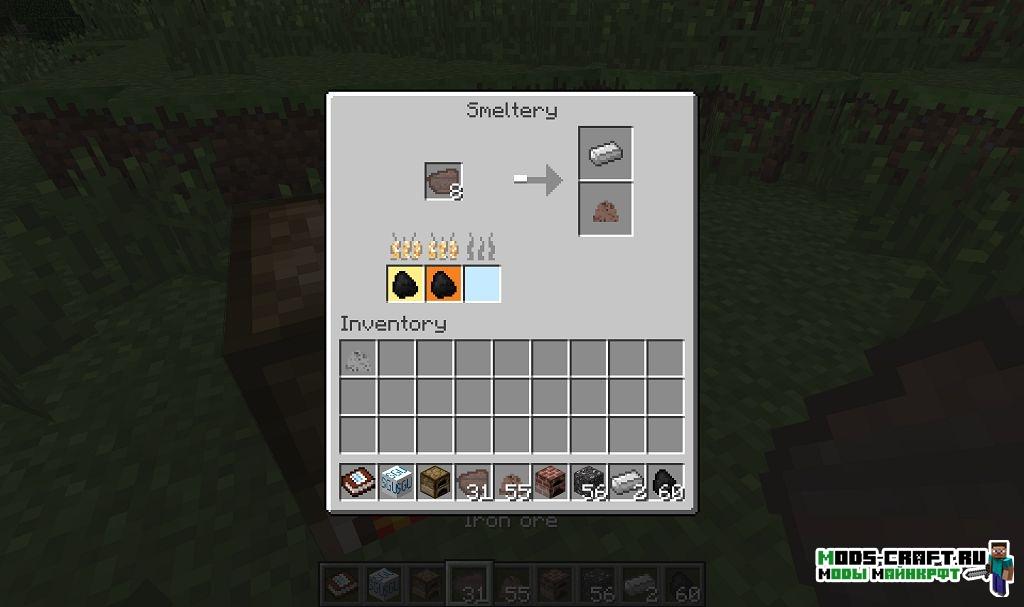Take the iron ingot from the output slot
Viewport: 1024px width, 607px height.
606,153
